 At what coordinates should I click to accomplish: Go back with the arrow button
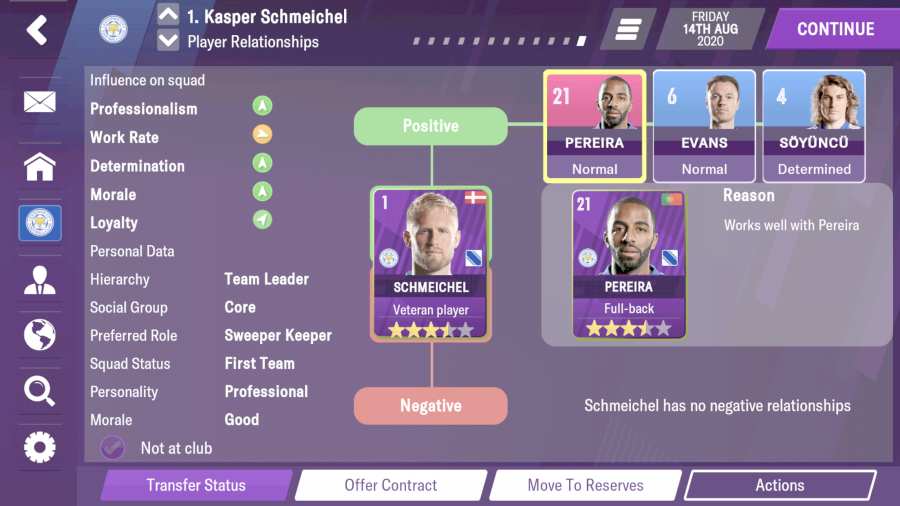click(37, 30)
